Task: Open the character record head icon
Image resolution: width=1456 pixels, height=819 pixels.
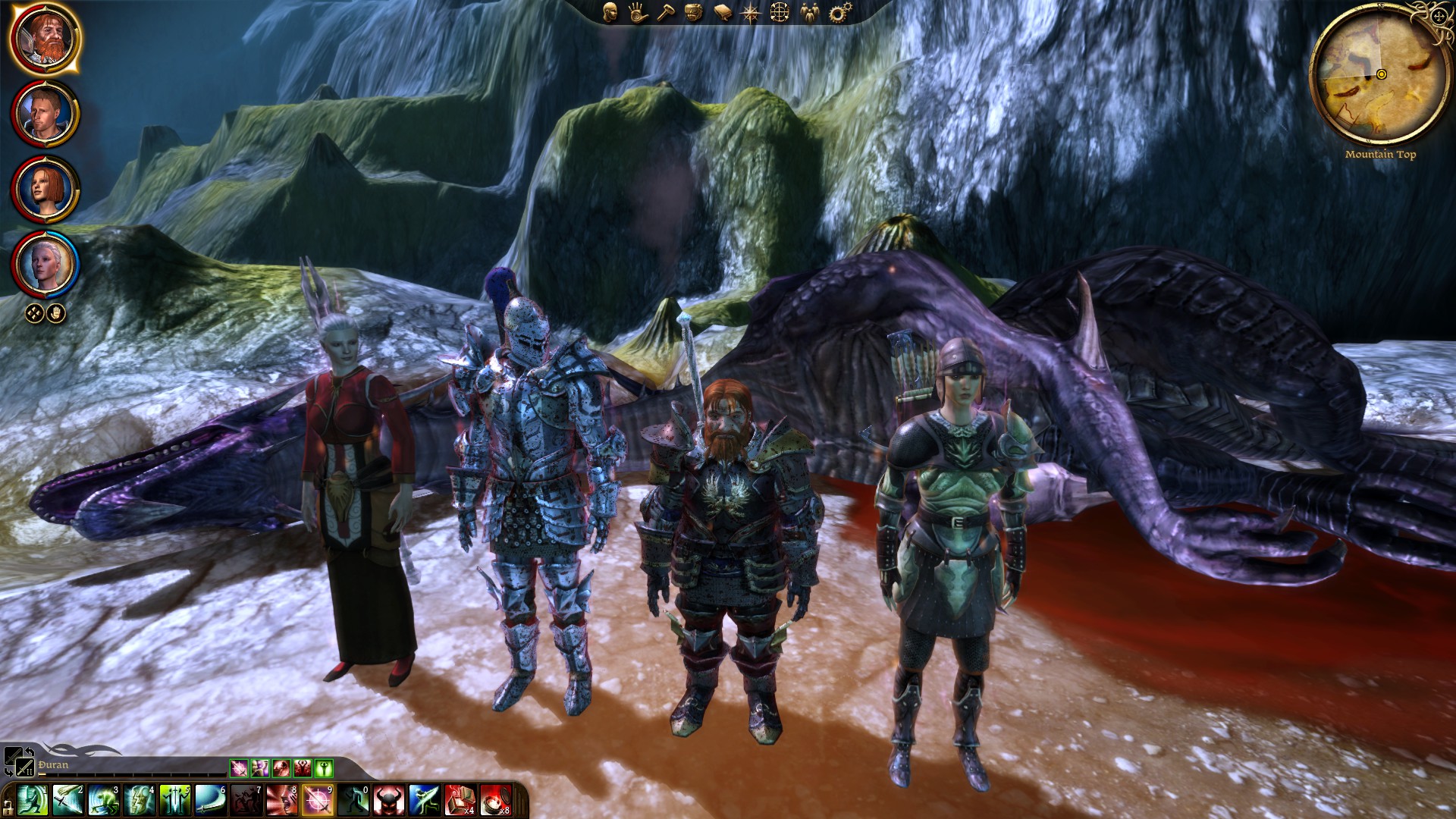Action: coord(610,12)
